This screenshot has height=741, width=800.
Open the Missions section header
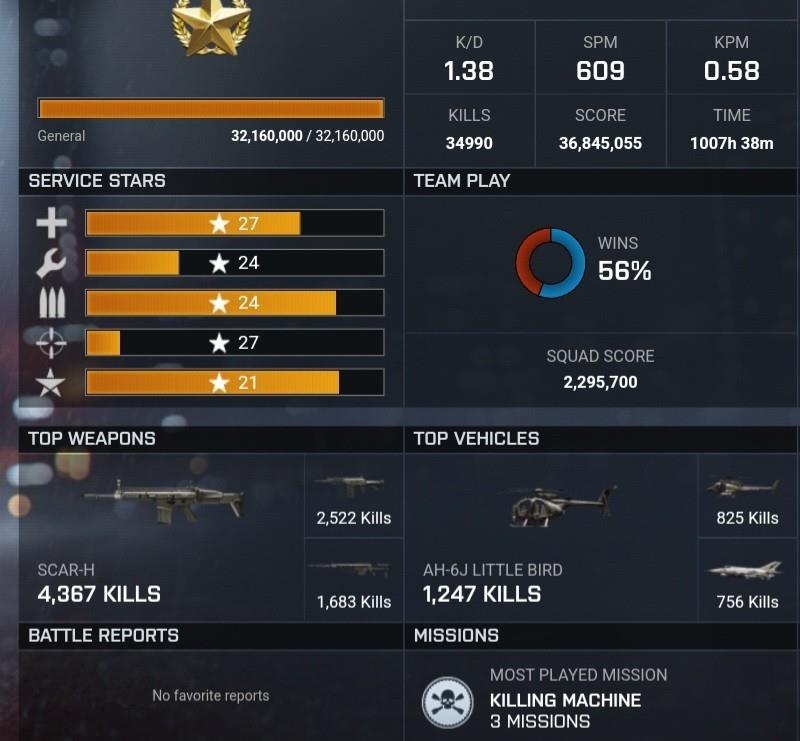(x=456, y=635)
